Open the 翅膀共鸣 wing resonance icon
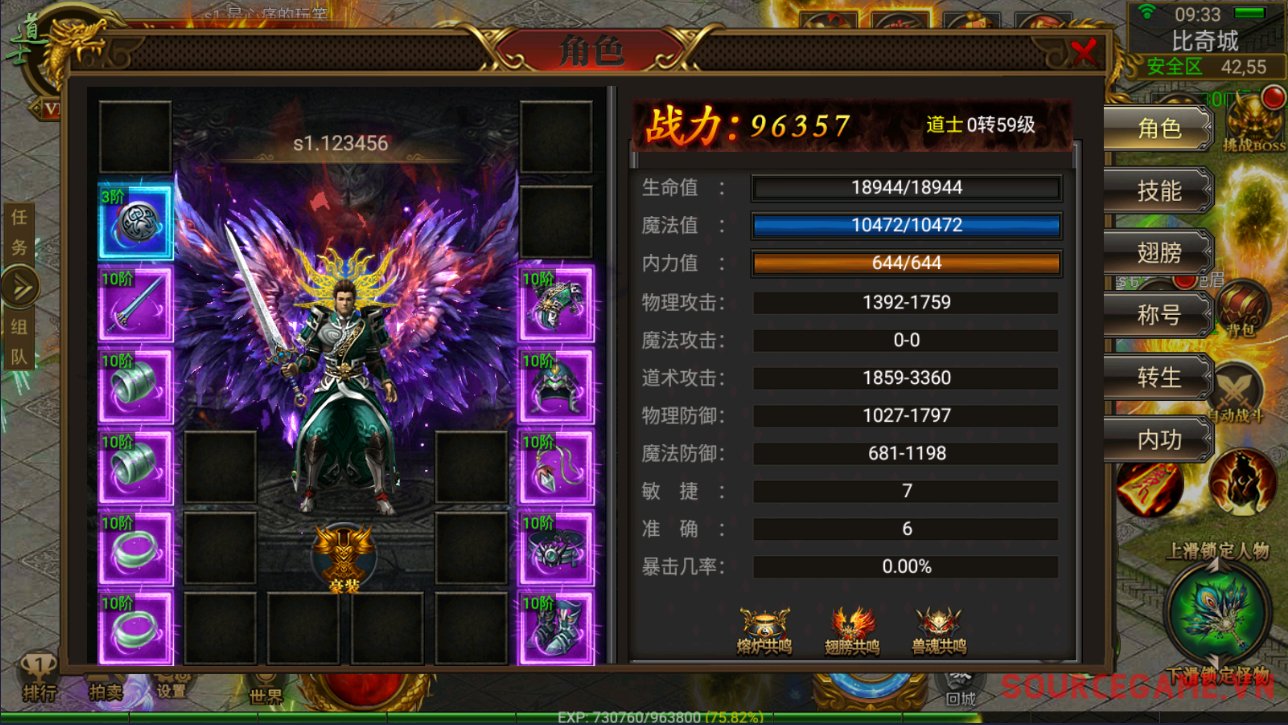1288x725 pixels. click(852, 630)
